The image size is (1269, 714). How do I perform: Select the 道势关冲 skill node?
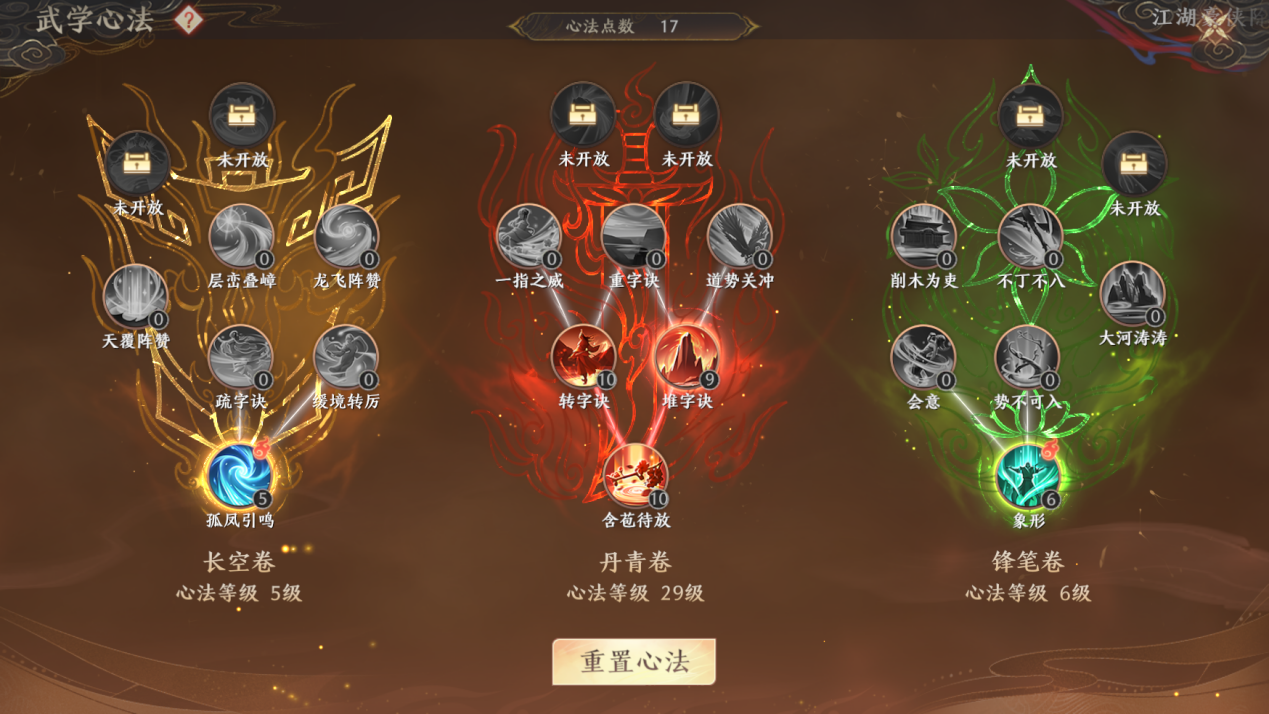(739, 237)
